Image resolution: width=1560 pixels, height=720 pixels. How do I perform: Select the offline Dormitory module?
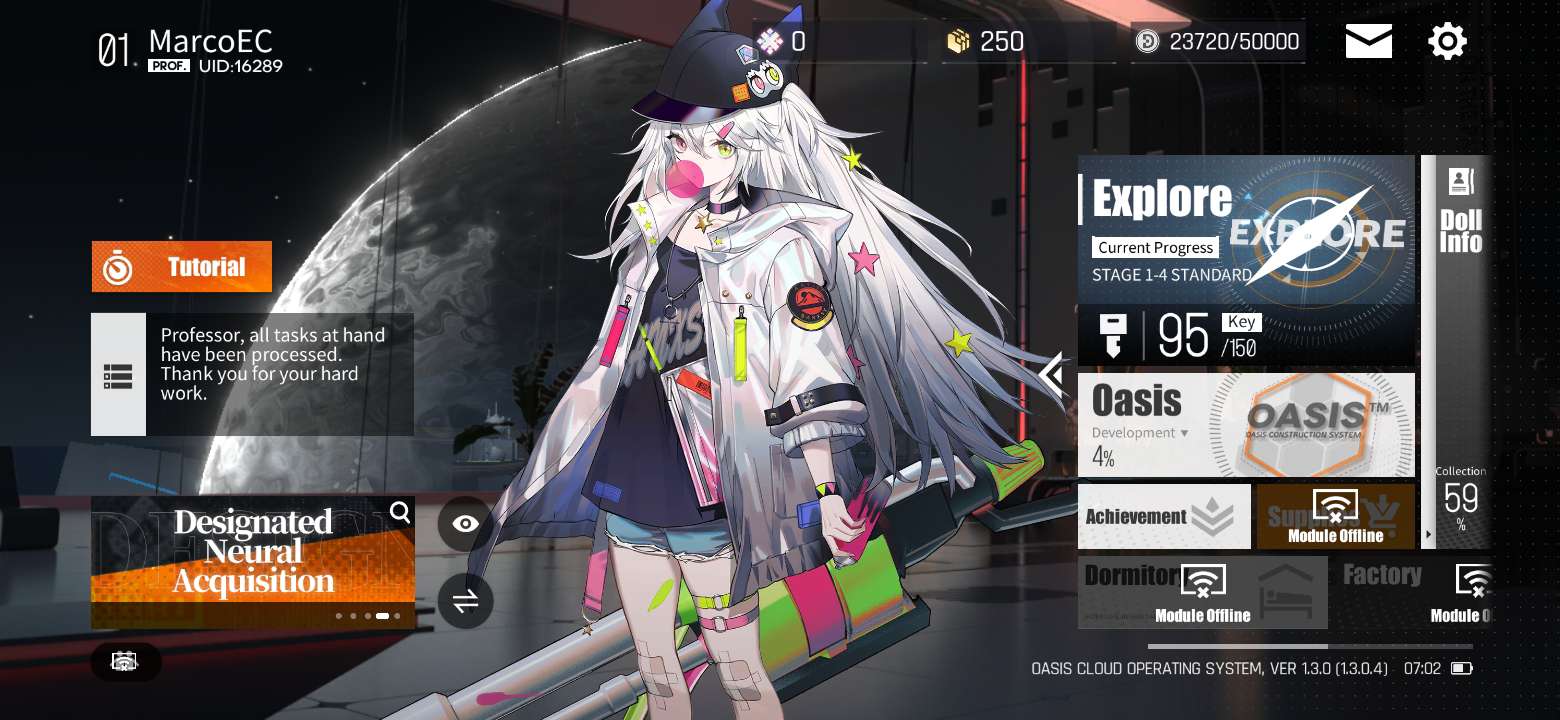pyautogui.click(x=1202, y=592)
